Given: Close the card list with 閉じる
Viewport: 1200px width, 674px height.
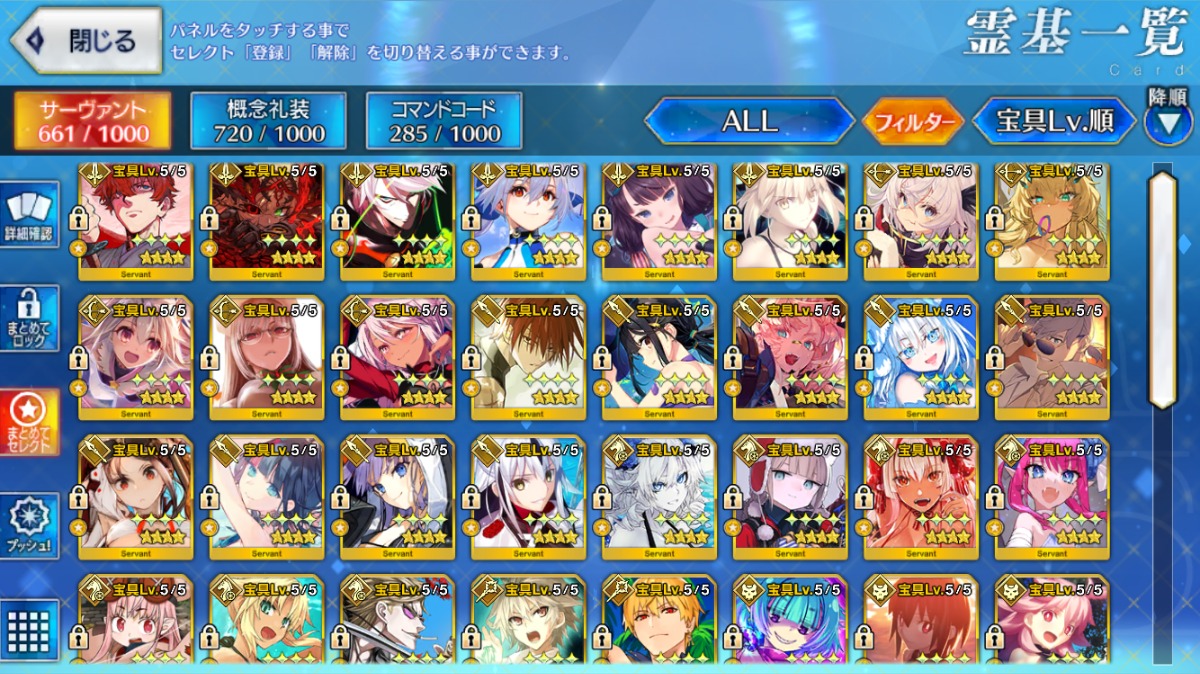Looking at the screenshot, I should point(86,40).
